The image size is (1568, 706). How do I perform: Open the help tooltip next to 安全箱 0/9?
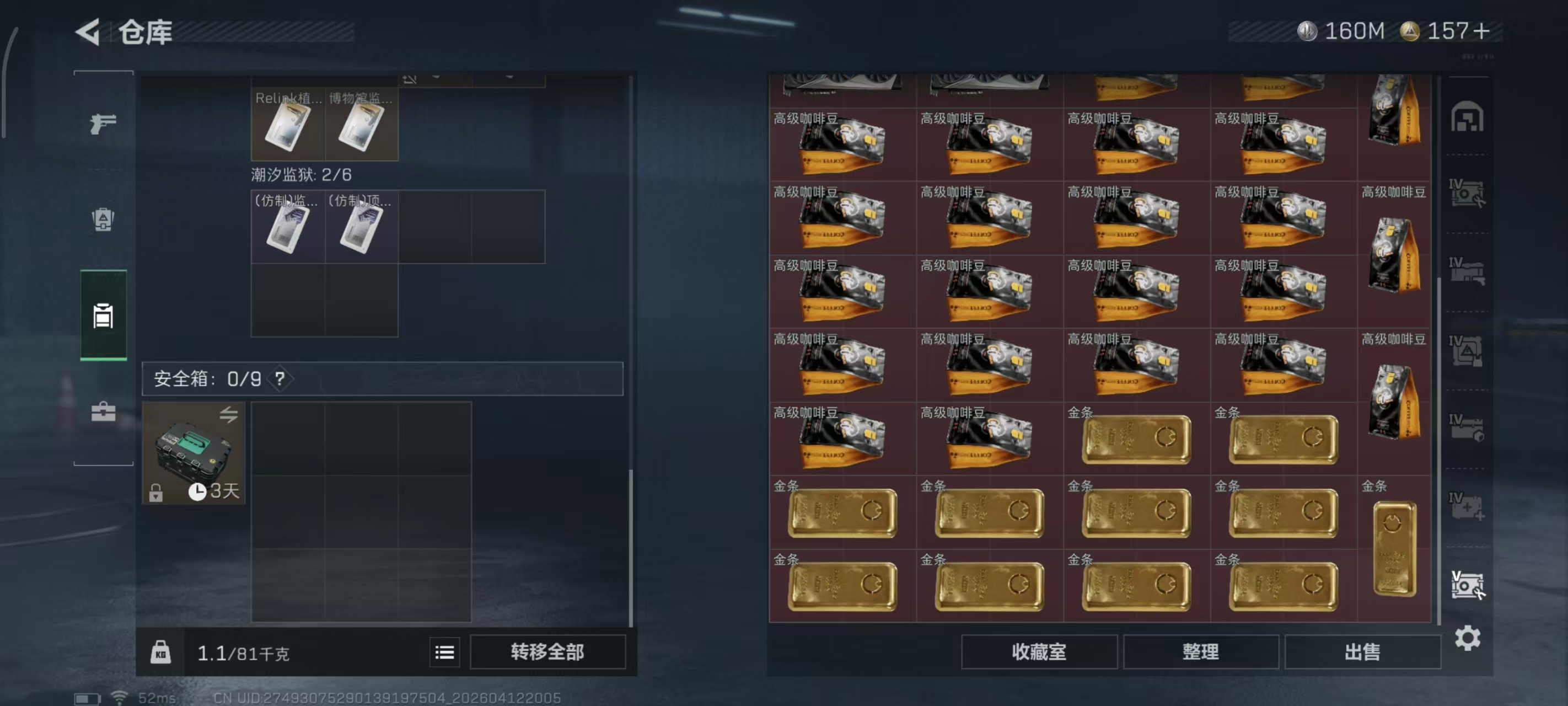280,379
